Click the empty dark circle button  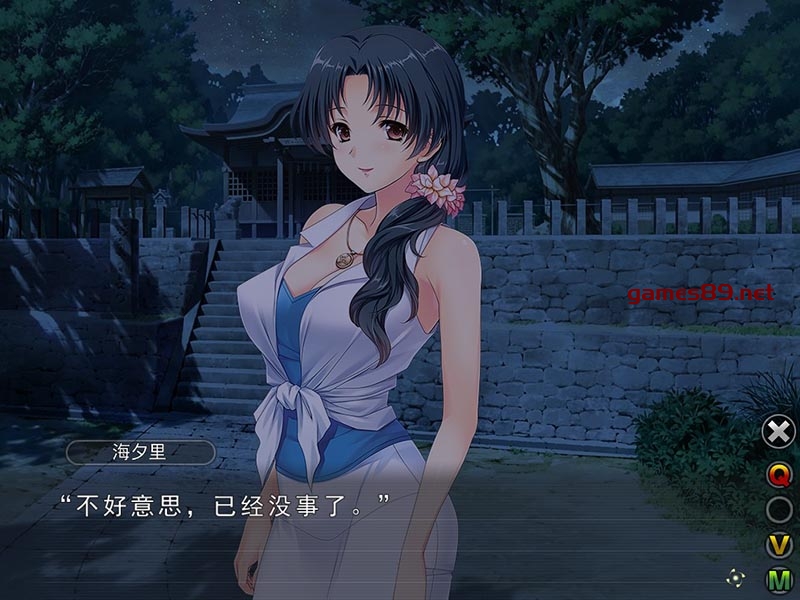779,509
